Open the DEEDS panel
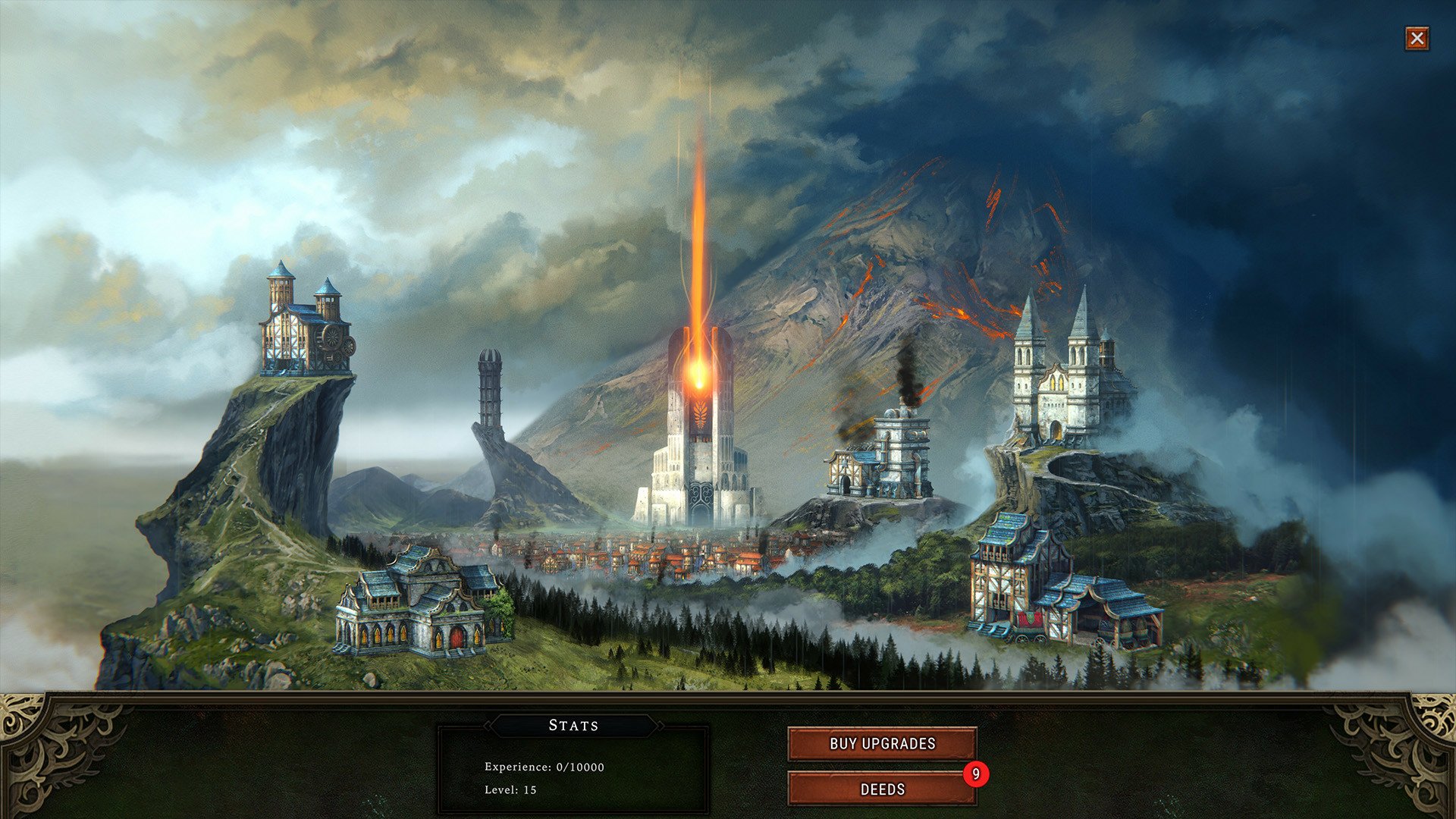Image resolution: width=1456 pixels, height=819 pixels. [882, 789]
